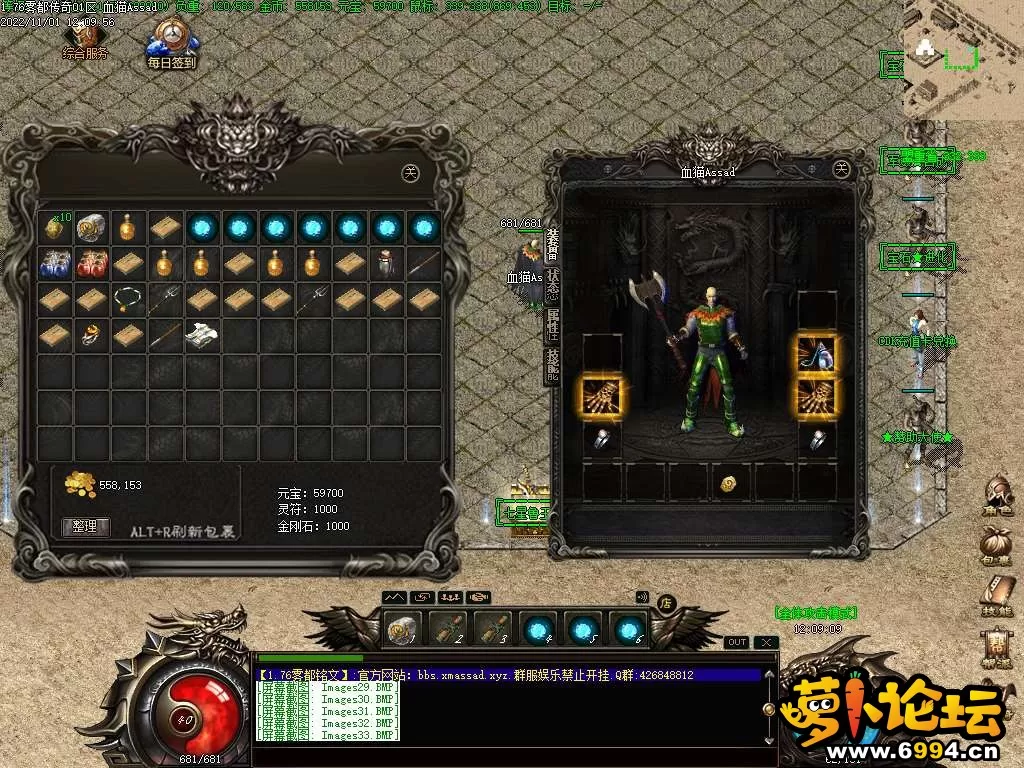Switch to the 技能 skills tab
The height and width of the screenshot is (768, 1024).
click(553, 366)
